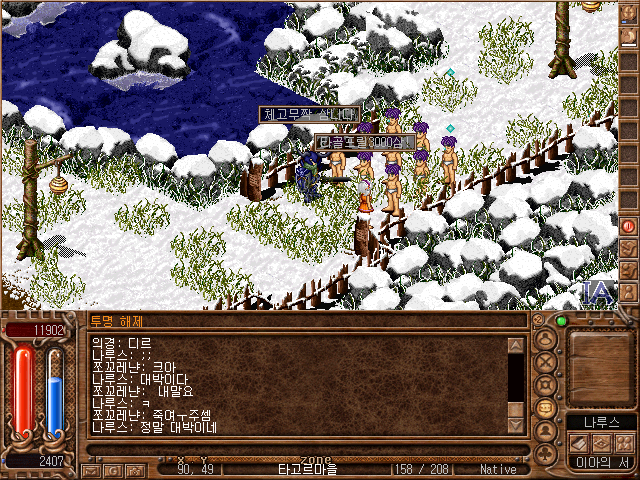Click the chat scrollbar up arrow
This screenshot has height=480, width=640.
516,346
